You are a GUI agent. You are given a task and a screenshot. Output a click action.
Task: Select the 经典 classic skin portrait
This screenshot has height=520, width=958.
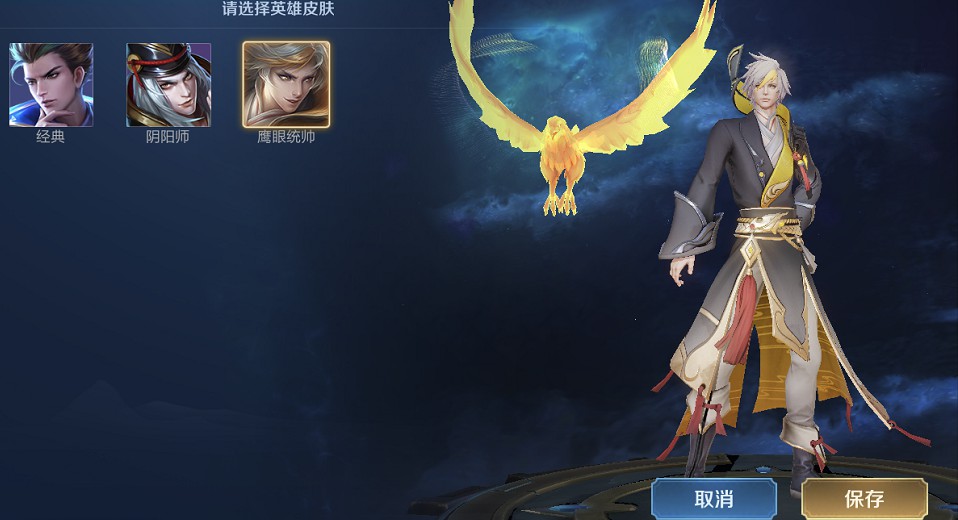(x=51, y=85)
